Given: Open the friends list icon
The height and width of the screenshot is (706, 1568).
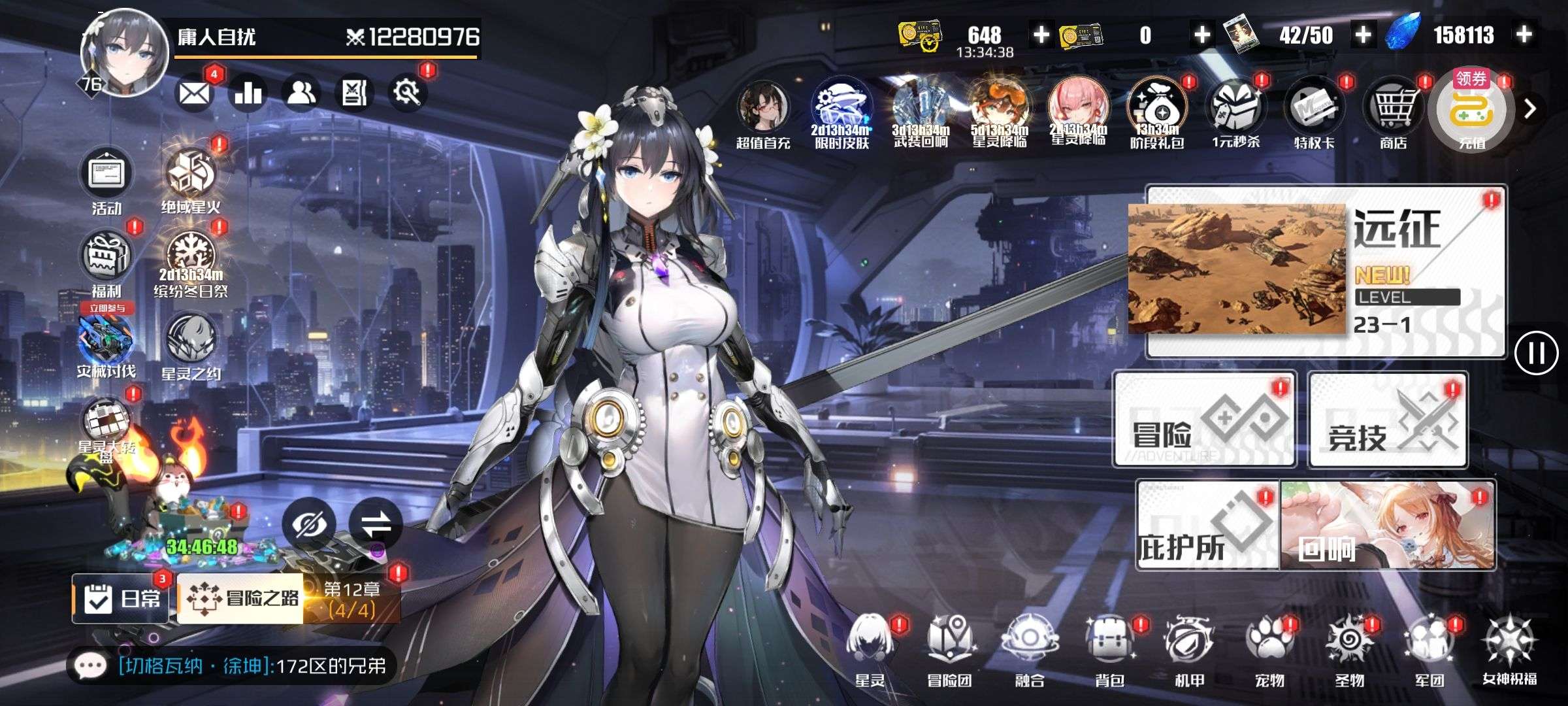Looking at the screenshot, I should pos(301,93).
